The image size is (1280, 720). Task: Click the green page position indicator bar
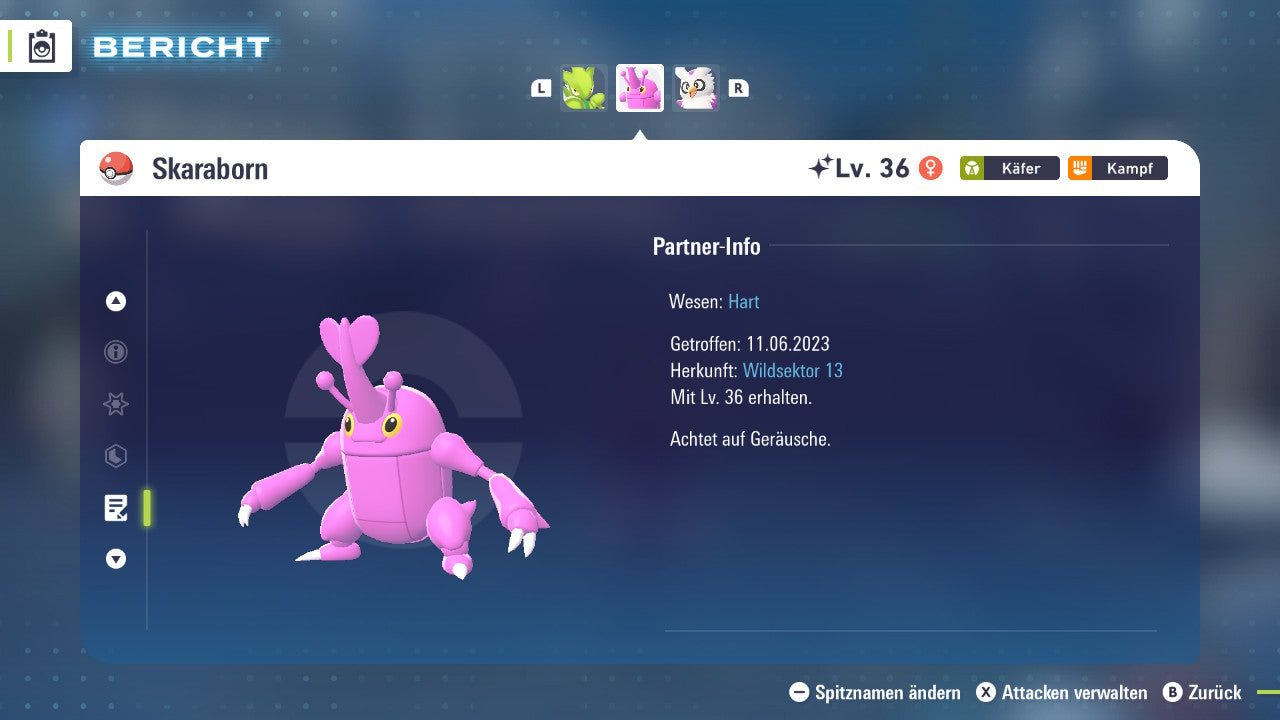coord(145,508)
